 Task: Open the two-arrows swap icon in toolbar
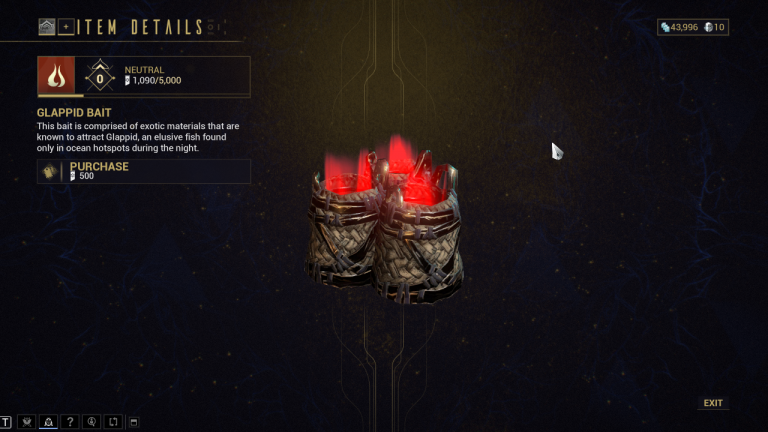click(113, 422)
